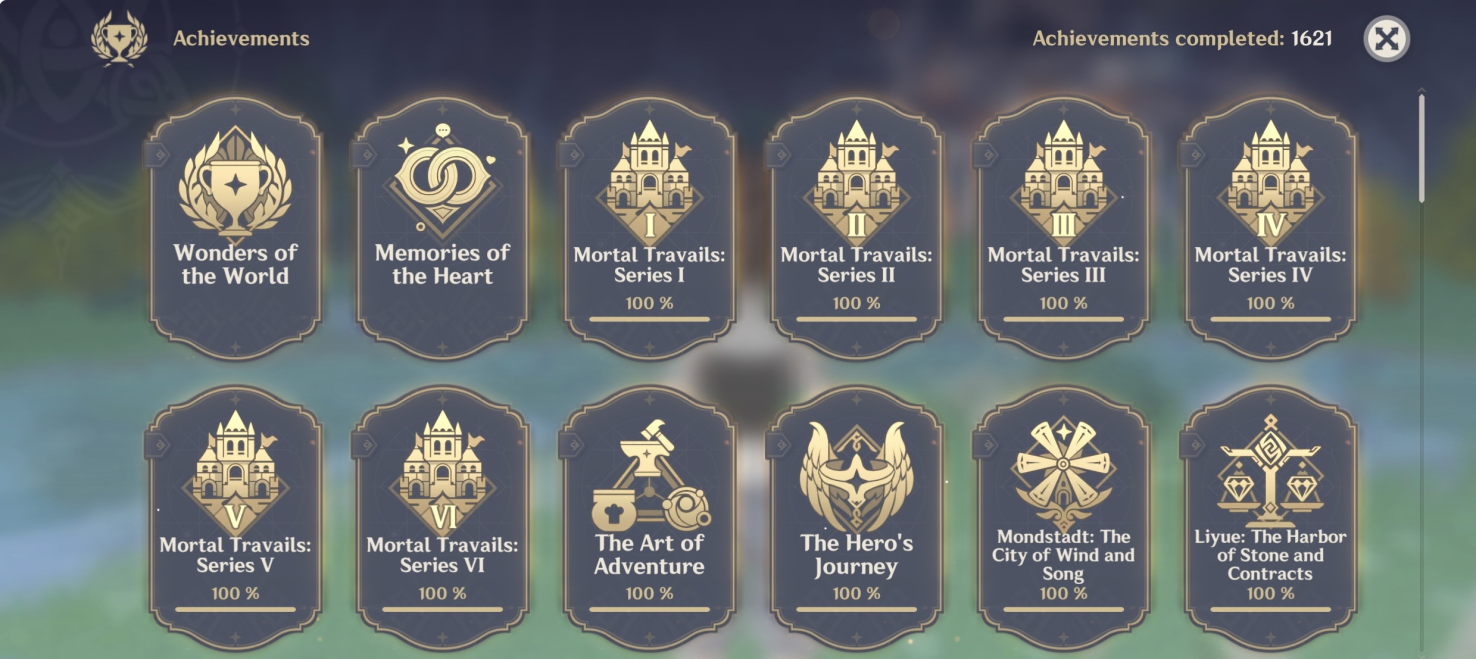
Task: Close the Achievements screen
Action: pos(1386,40)
